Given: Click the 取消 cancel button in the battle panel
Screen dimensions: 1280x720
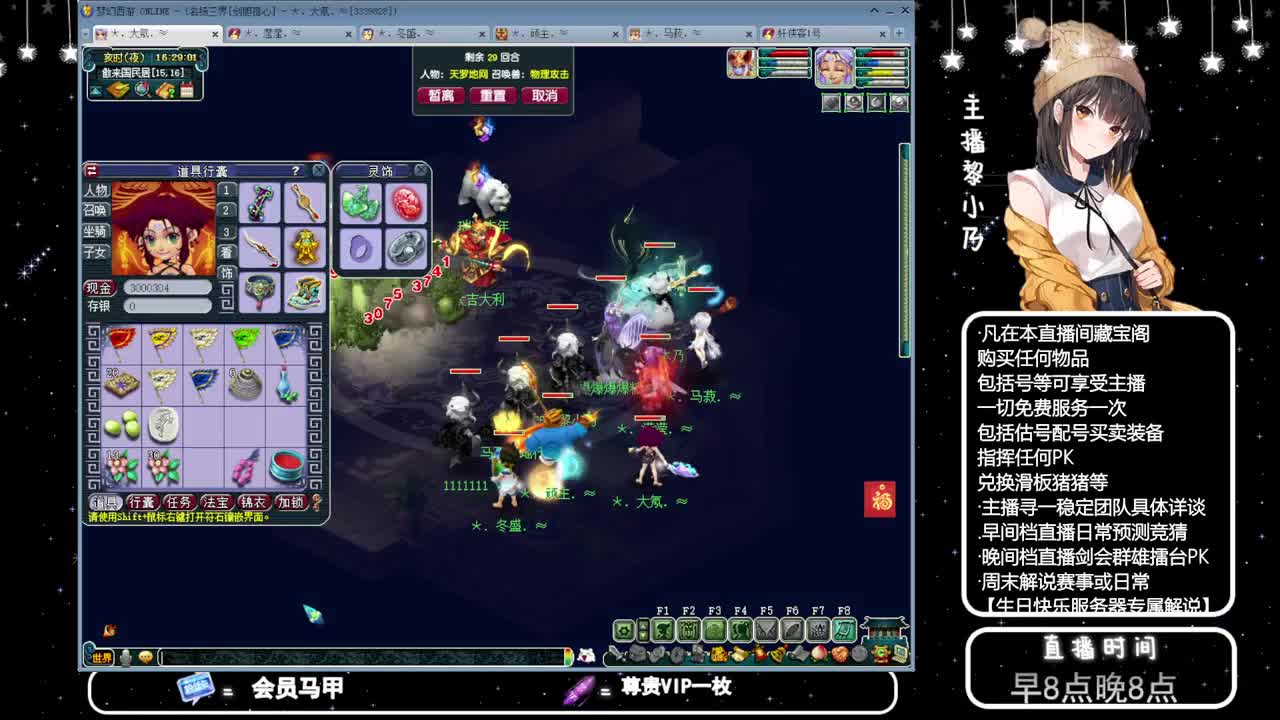Looking at the screenshot, I should (x=545, y=95).
